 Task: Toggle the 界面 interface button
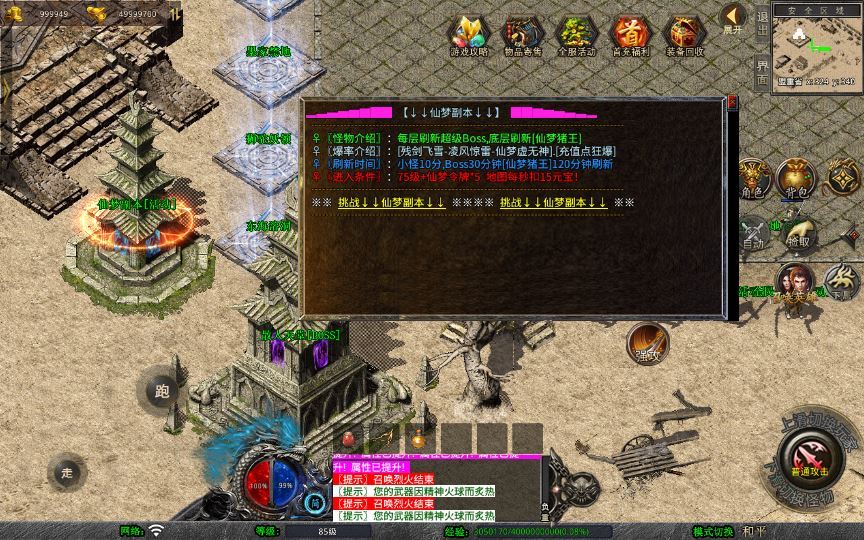click(762, 72)
